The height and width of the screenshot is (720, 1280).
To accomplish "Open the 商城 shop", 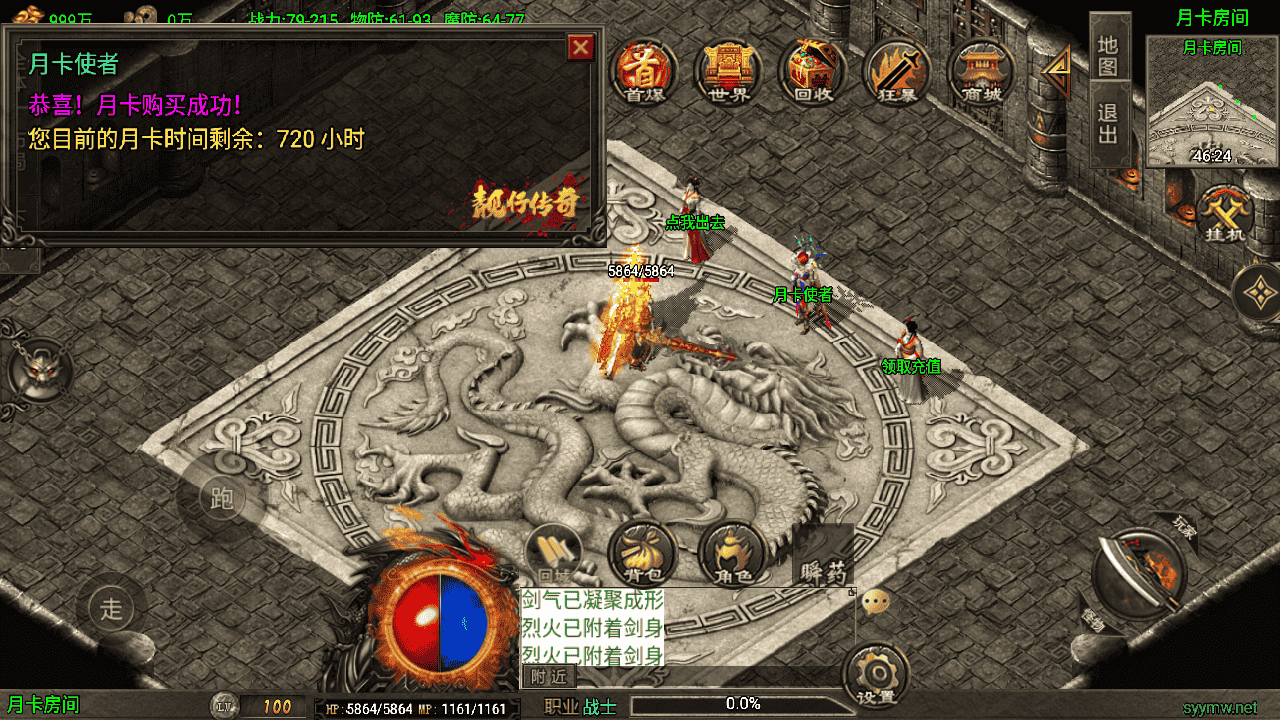I will point(980,70).
